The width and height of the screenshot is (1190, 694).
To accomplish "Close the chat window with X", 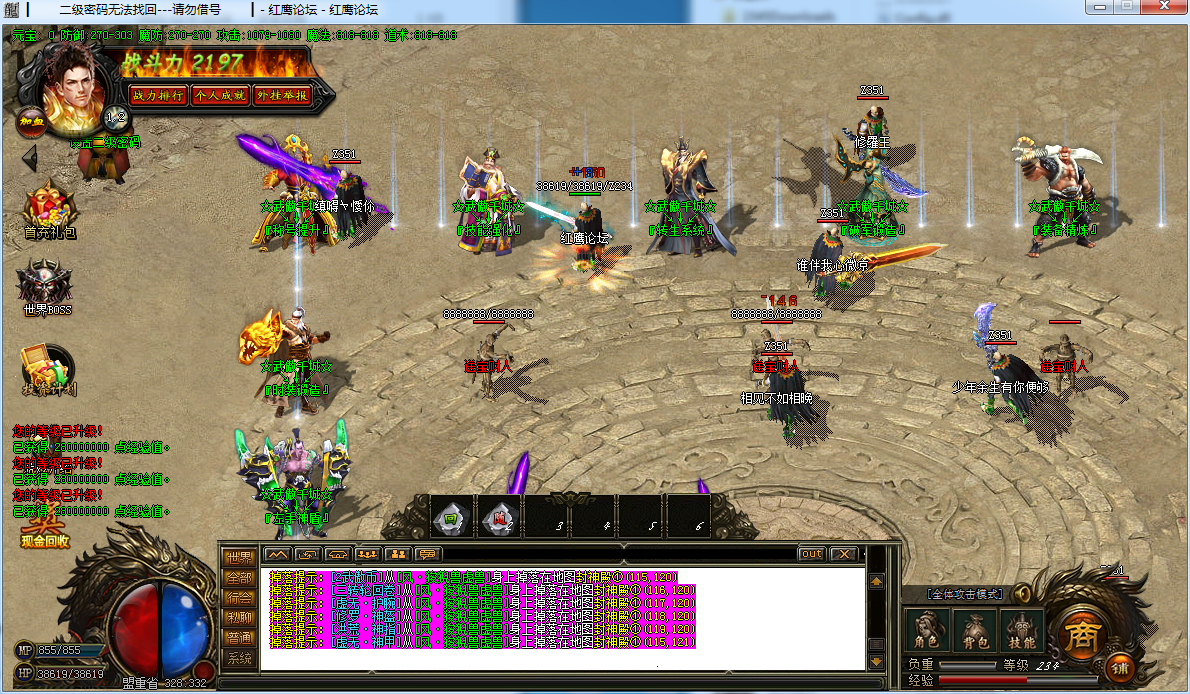I will click(x=844, y=554).
